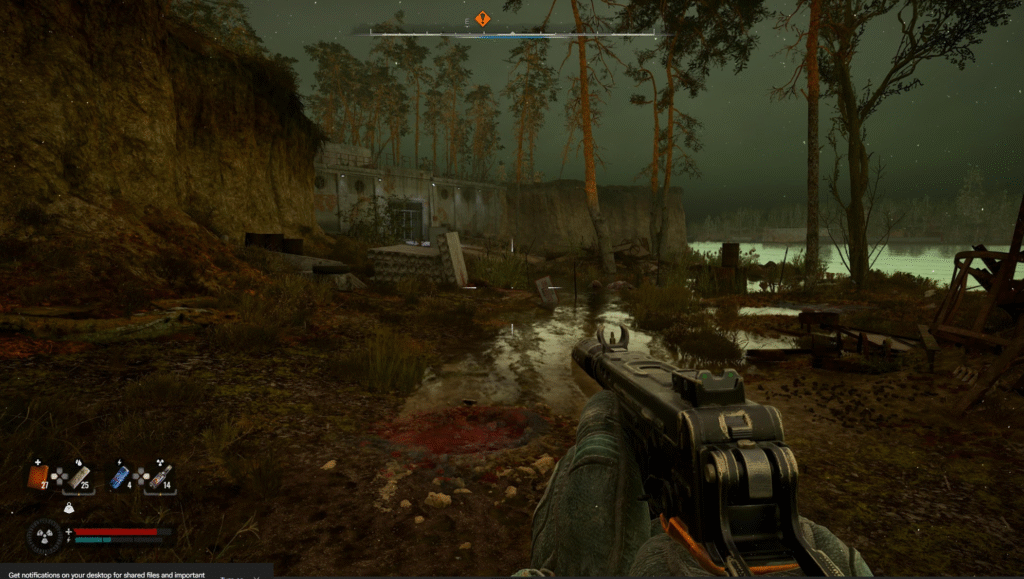The width and height of the screenshot is (1024, 579).
Task: Select the blue energy drink slot
Action: pos(120,477)
